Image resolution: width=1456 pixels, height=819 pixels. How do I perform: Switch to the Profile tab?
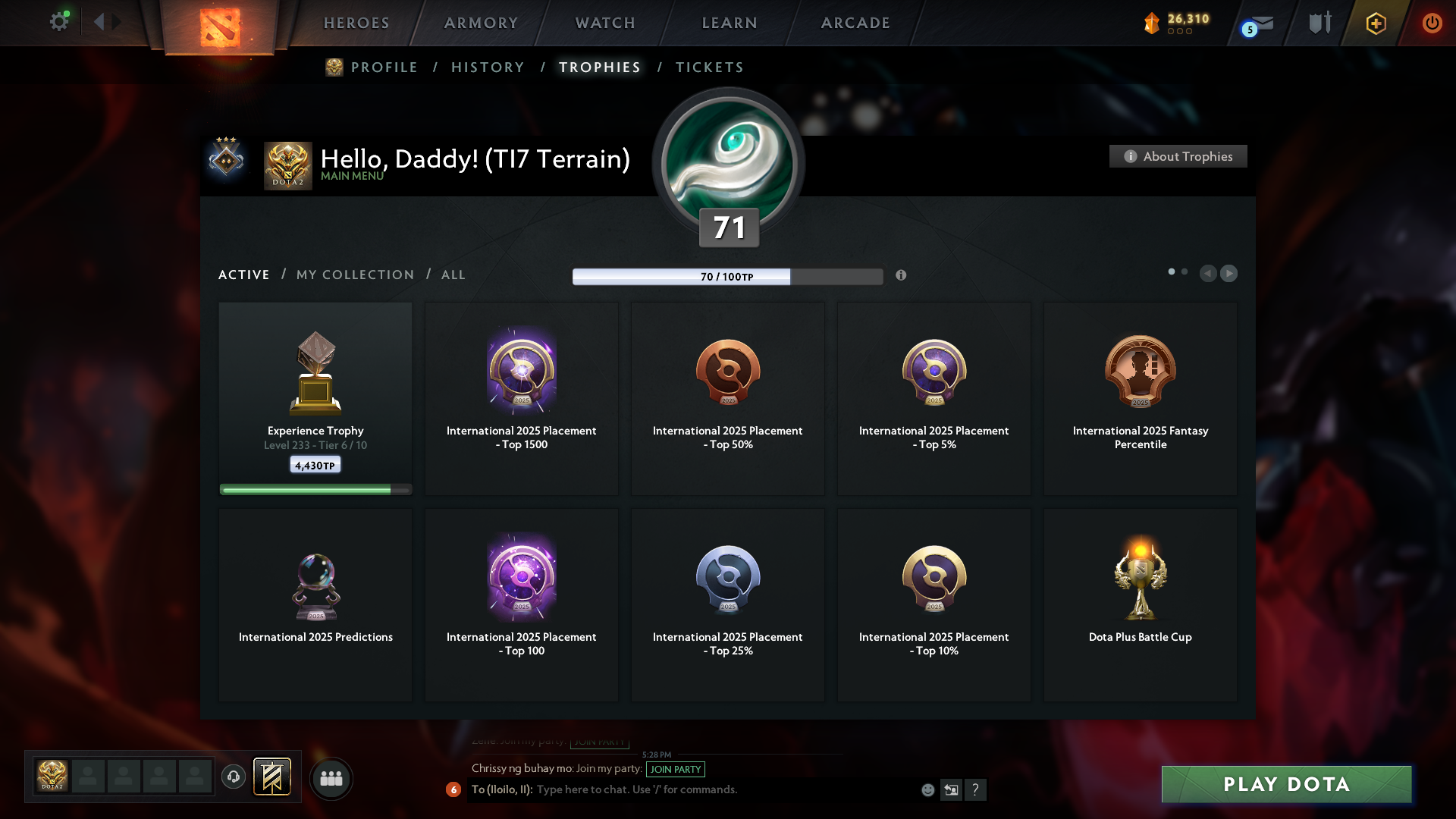[x=384, y=67]
